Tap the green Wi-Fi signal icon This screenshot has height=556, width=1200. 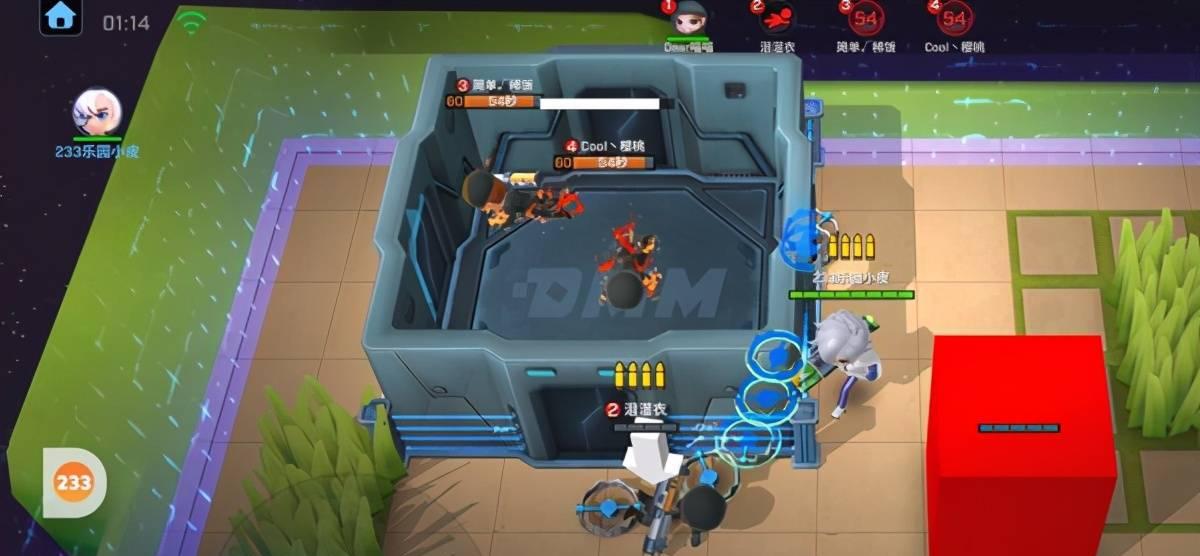point(190,21)
